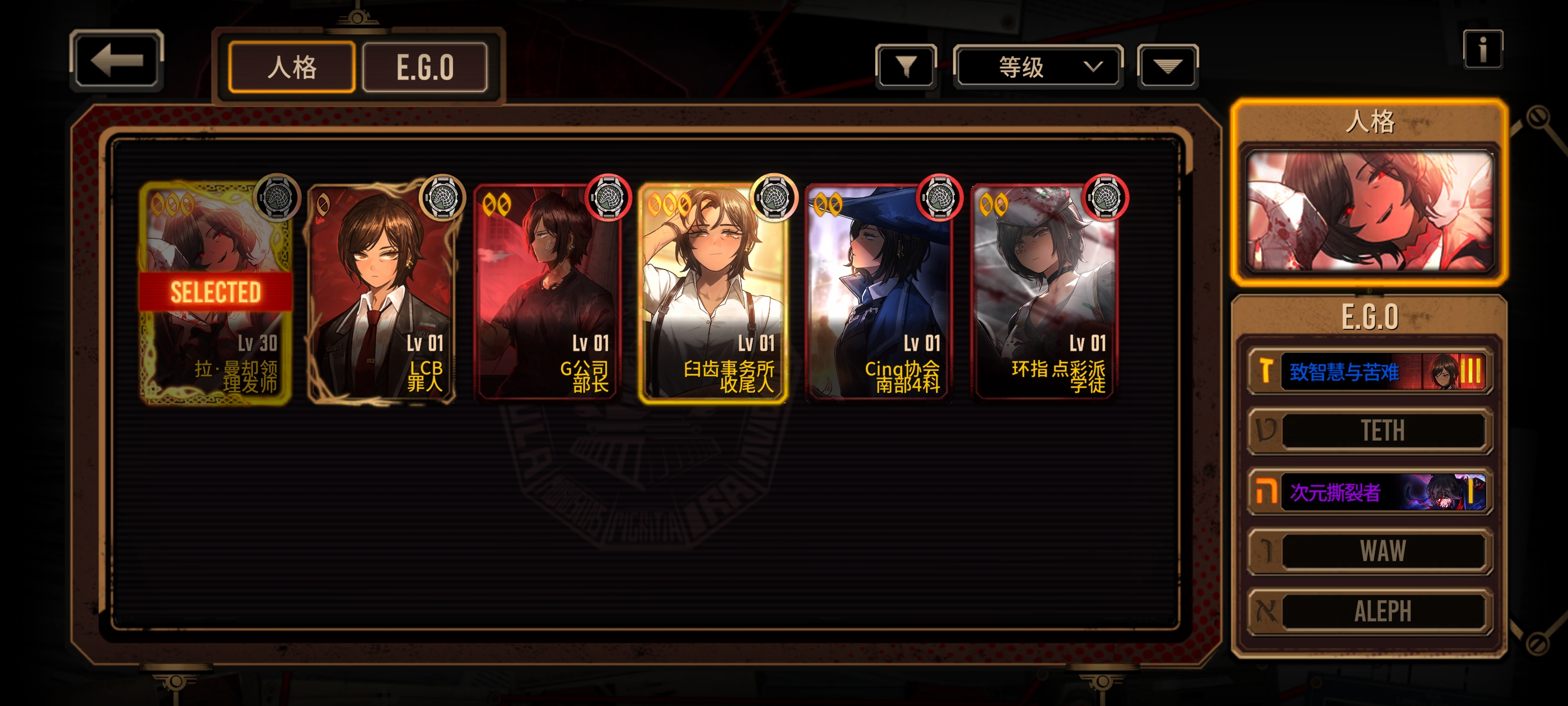Open the 等级 sort dropdown
The height and width of the screenshot is (706, 1568).
(x=1038, y=66)
